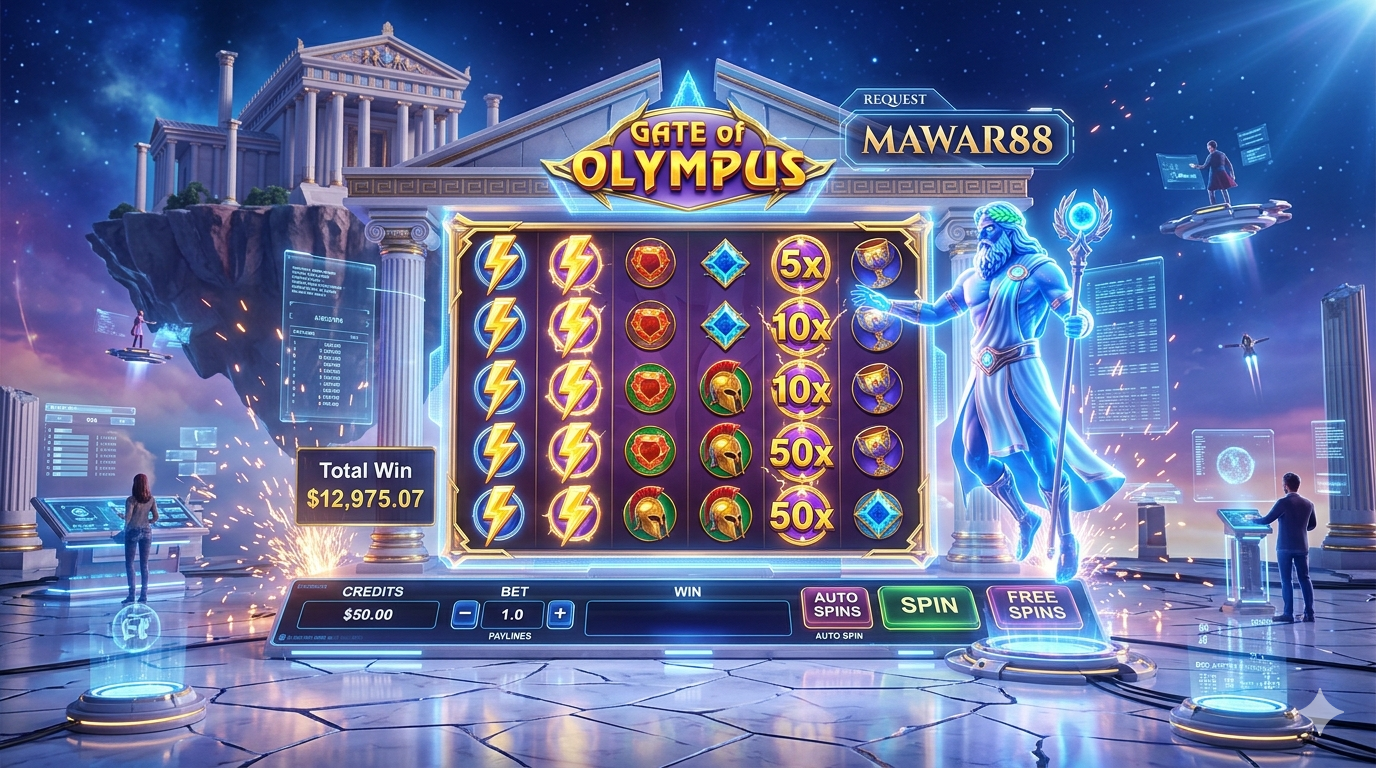The height and width of the screenshot is (768, 1376).
Task: Decrease the bet with the minus button
Action: (x=464, y=614)
